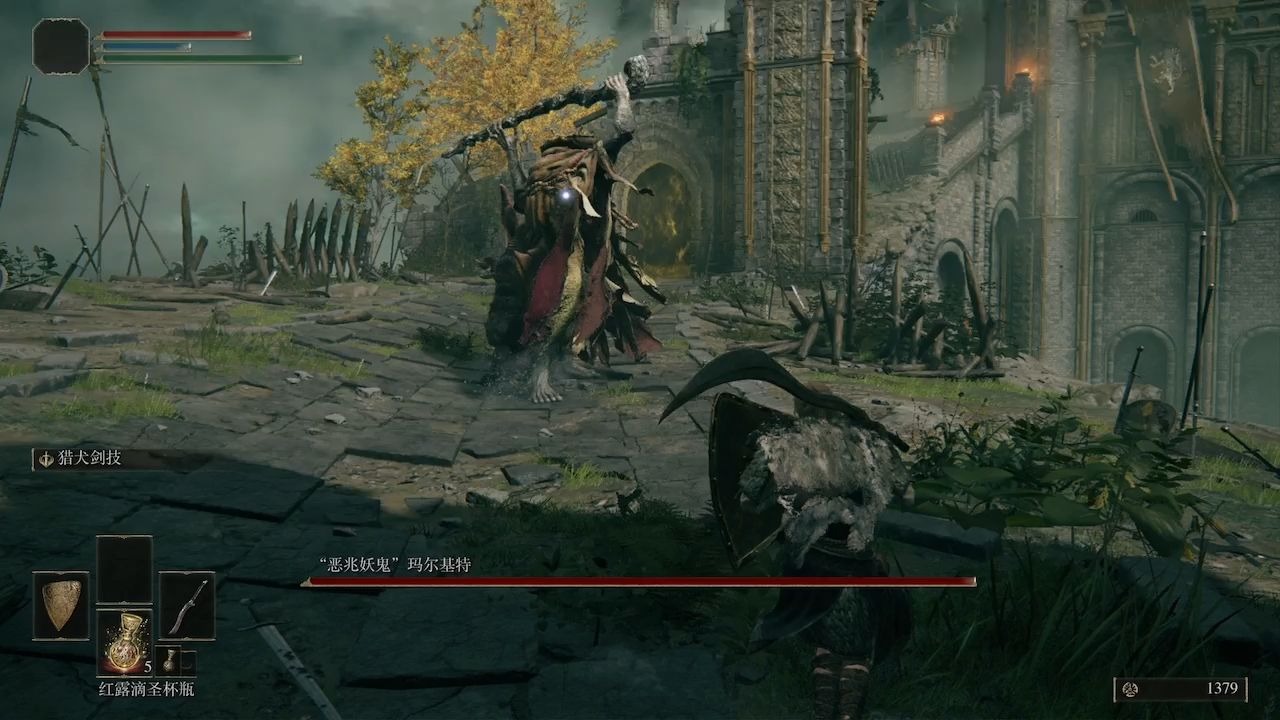Select the shield in the left-hand equipment slot
This screenshot has height=720, width=1280.
(60, 606)
